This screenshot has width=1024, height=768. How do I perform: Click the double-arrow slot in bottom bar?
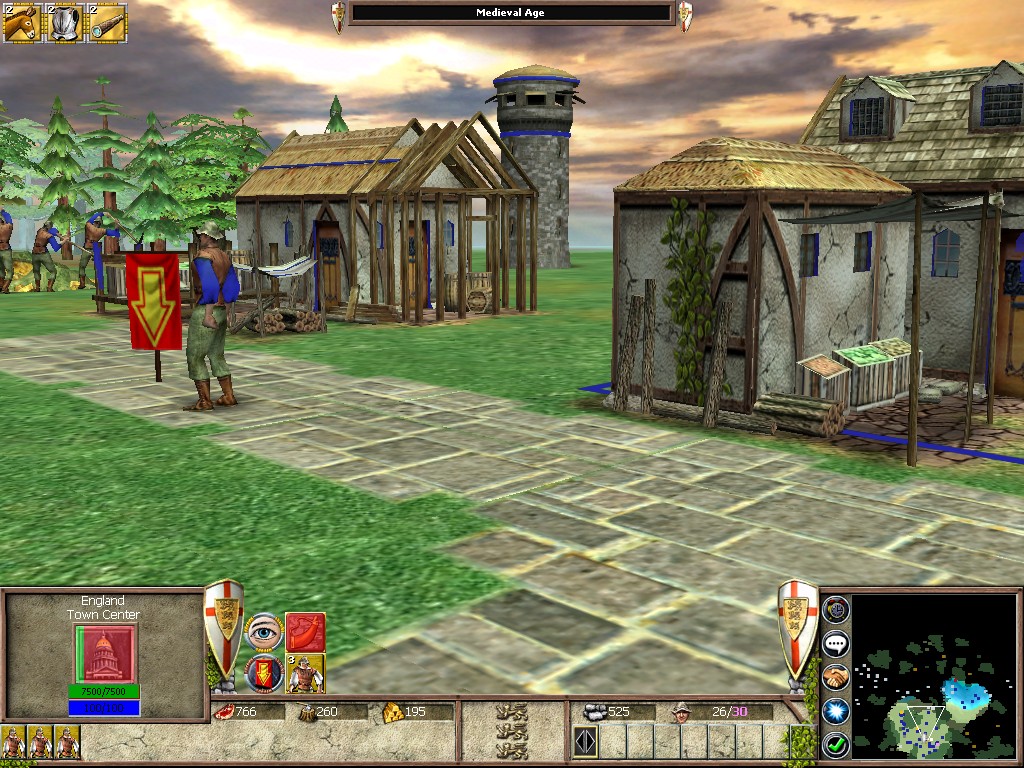point(585,742)
